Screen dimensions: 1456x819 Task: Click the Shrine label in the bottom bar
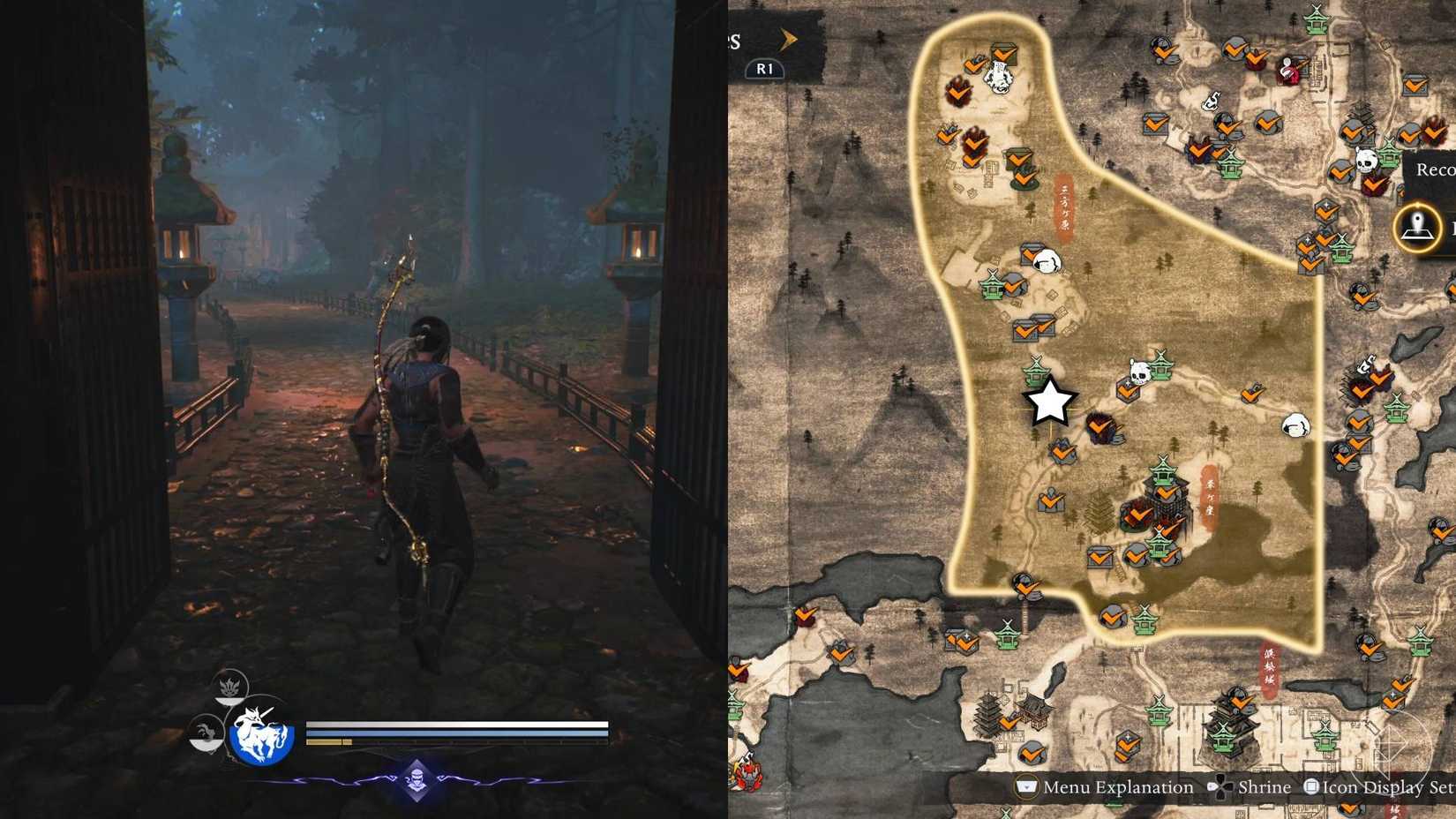click(x=1264, y=786)
